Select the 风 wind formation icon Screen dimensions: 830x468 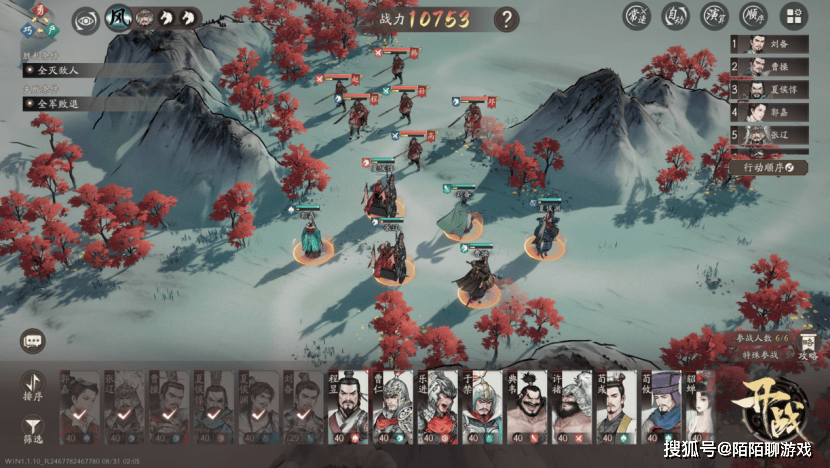click(x=119, y=18)
